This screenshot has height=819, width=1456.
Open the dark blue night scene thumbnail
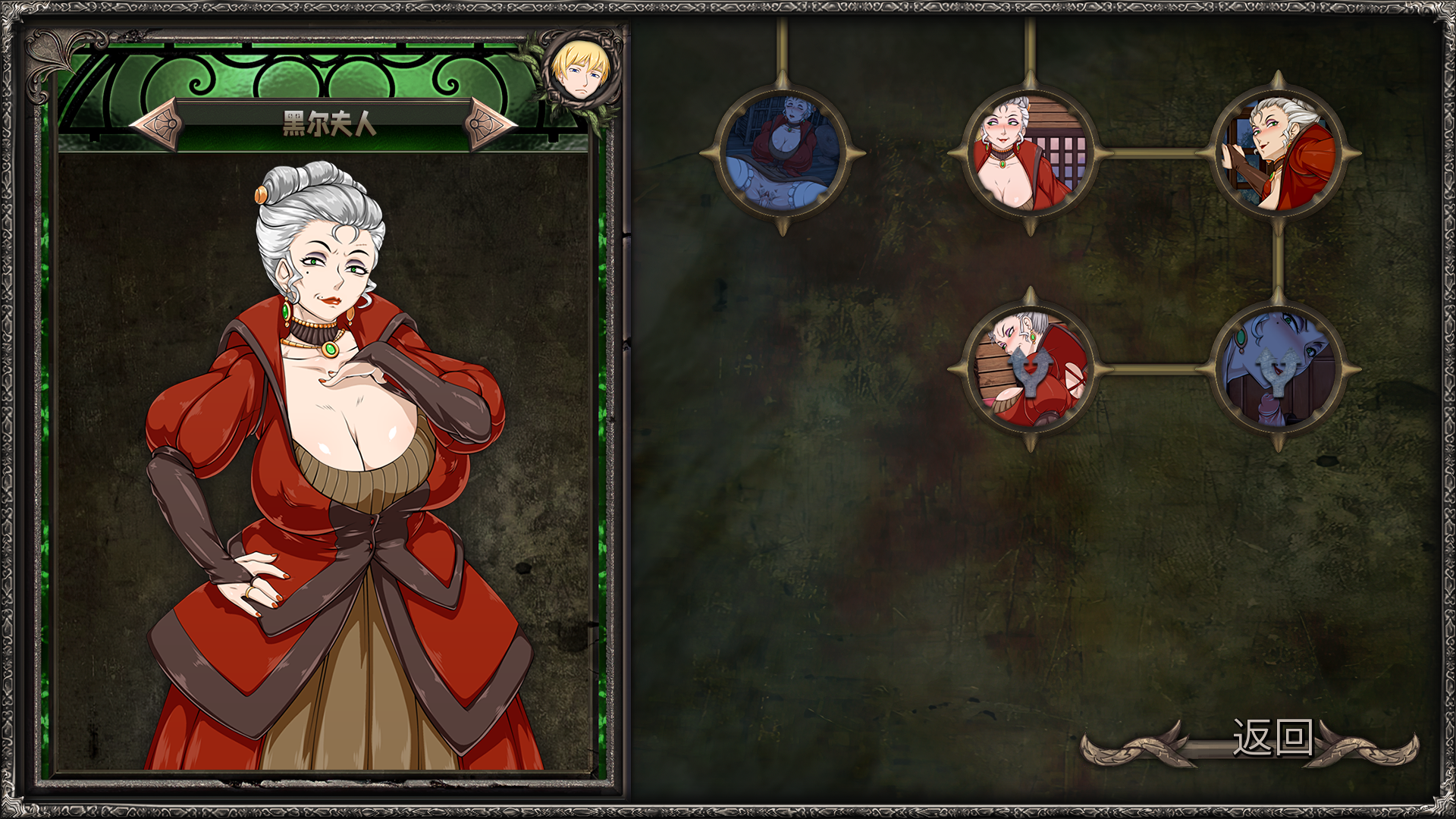pyautogui.click(x=783, y=154)
